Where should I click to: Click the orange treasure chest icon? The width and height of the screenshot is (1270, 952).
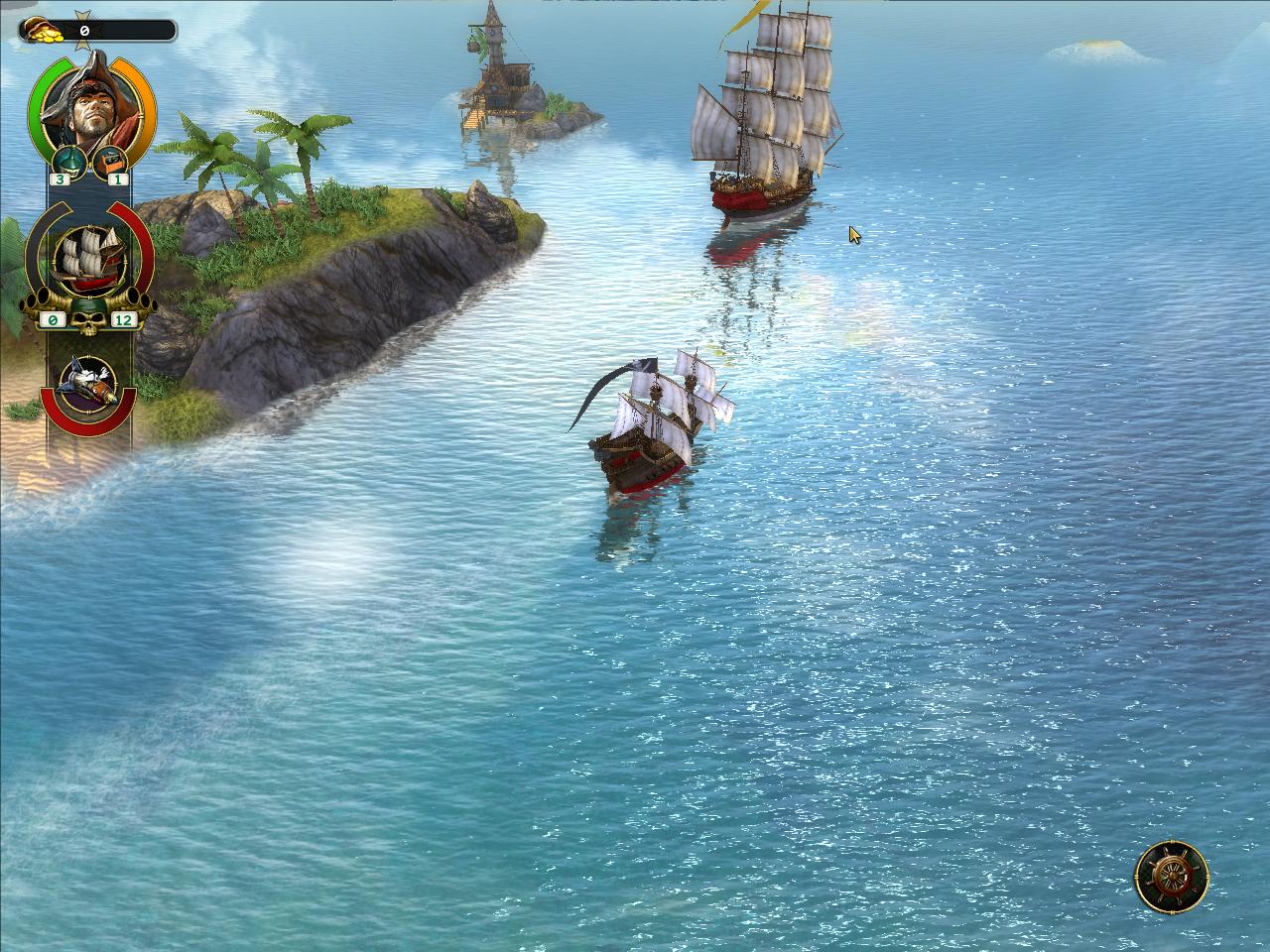pyautogui.click(x=111, y=159)
